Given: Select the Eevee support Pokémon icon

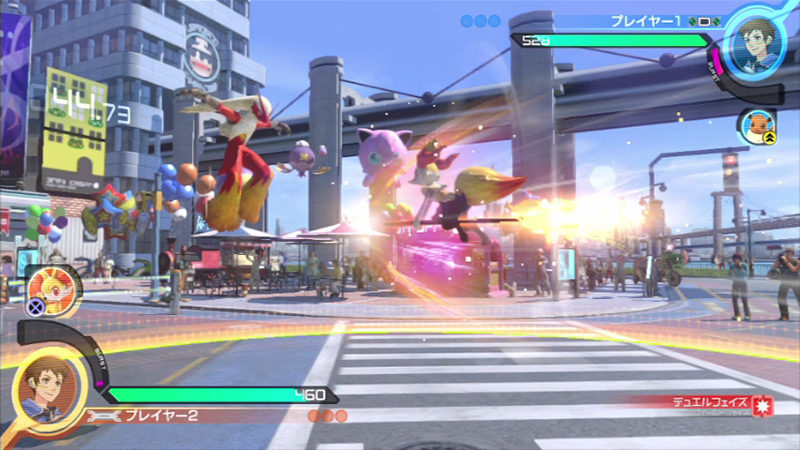Looking at the screenshot, I should [x=756, y=125].
